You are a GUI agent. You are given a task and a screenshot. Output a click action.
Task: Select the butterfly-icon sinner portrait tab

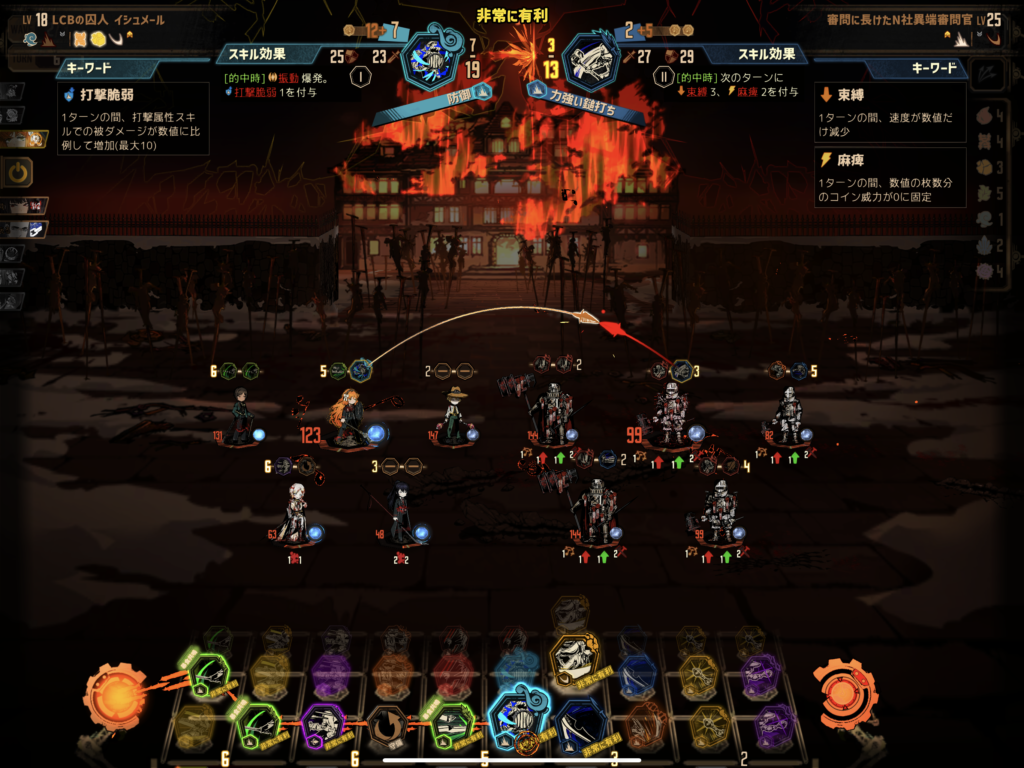26,205
